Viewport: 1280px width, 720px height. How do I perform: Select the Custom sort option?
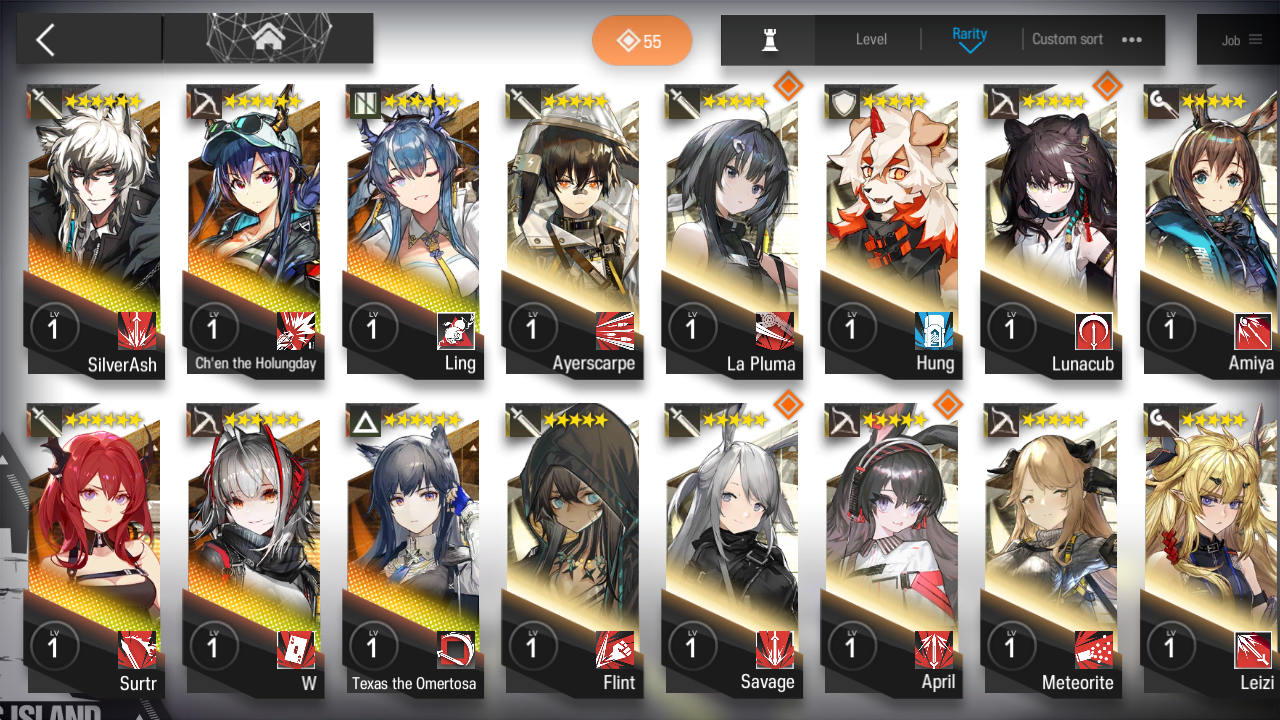tap(1066, 40)
